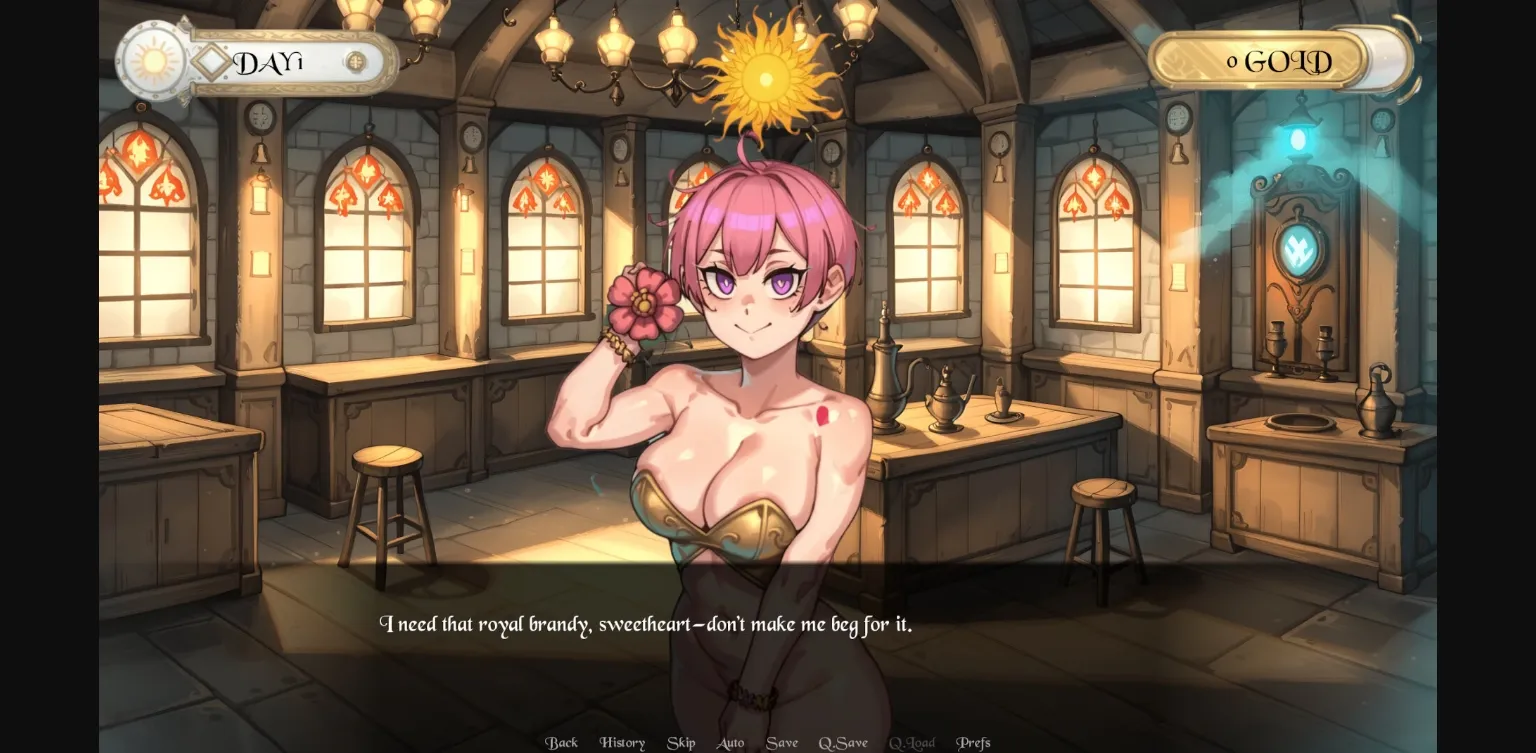Open the Prefs settings screen

click(974, 742)
